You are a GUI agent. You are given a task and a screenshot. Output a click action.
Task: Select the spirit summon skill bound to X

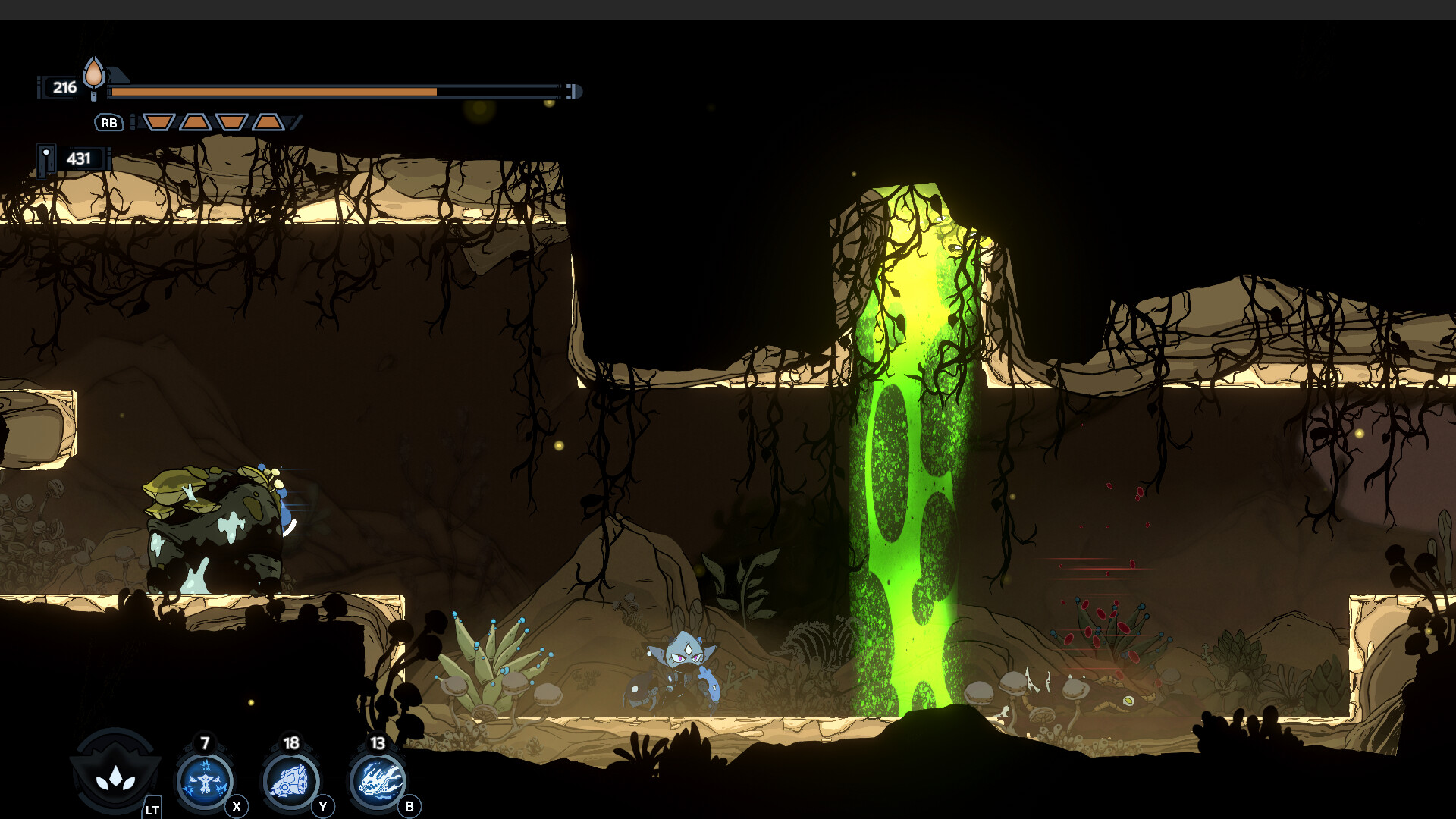[x=205, y=781]
